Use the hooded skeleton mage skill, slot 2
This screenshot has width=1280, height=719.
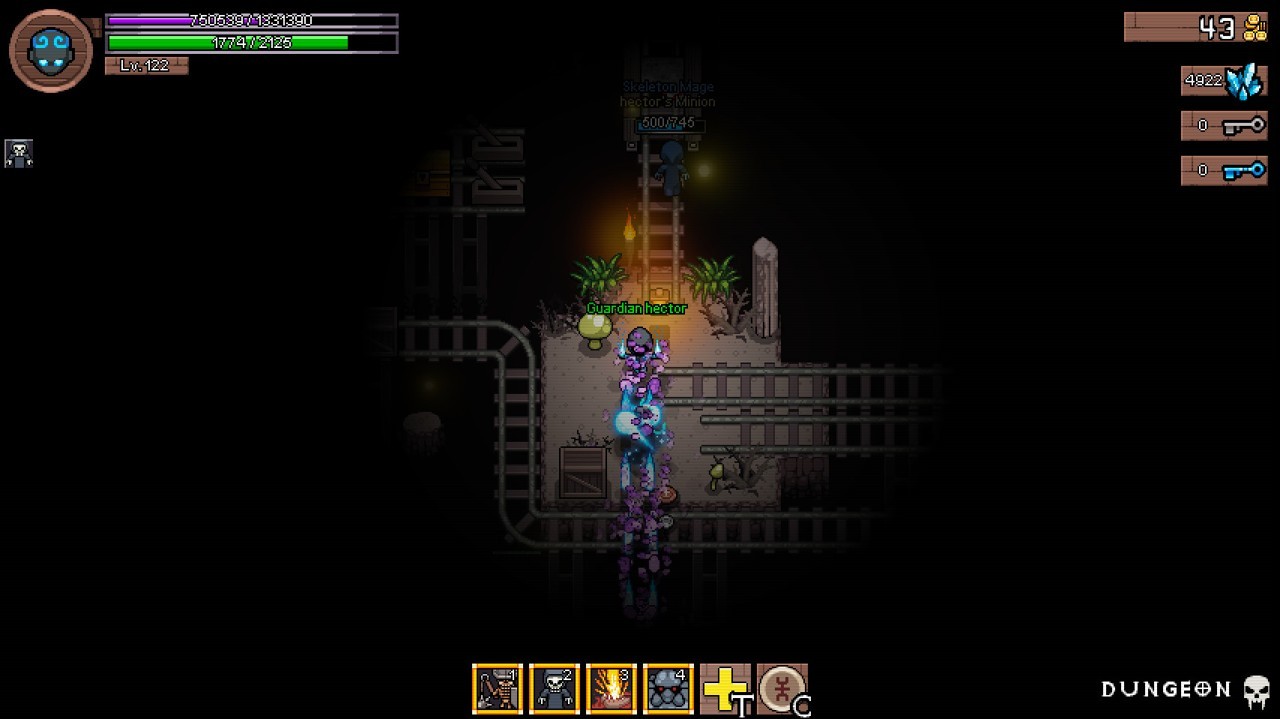click(554, 689)
